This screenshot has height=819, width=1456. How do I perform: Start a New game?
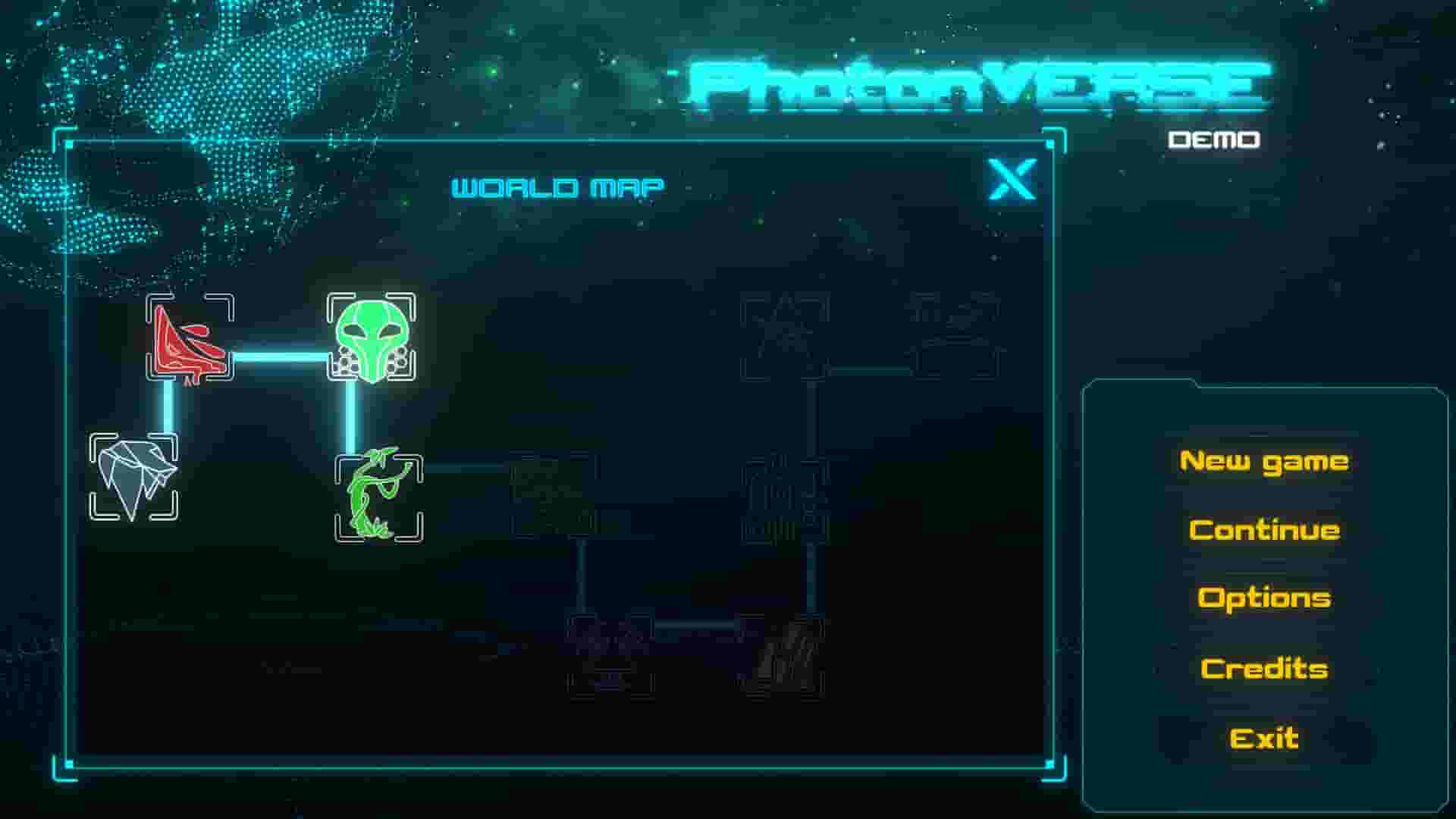tap(1265, 460)
